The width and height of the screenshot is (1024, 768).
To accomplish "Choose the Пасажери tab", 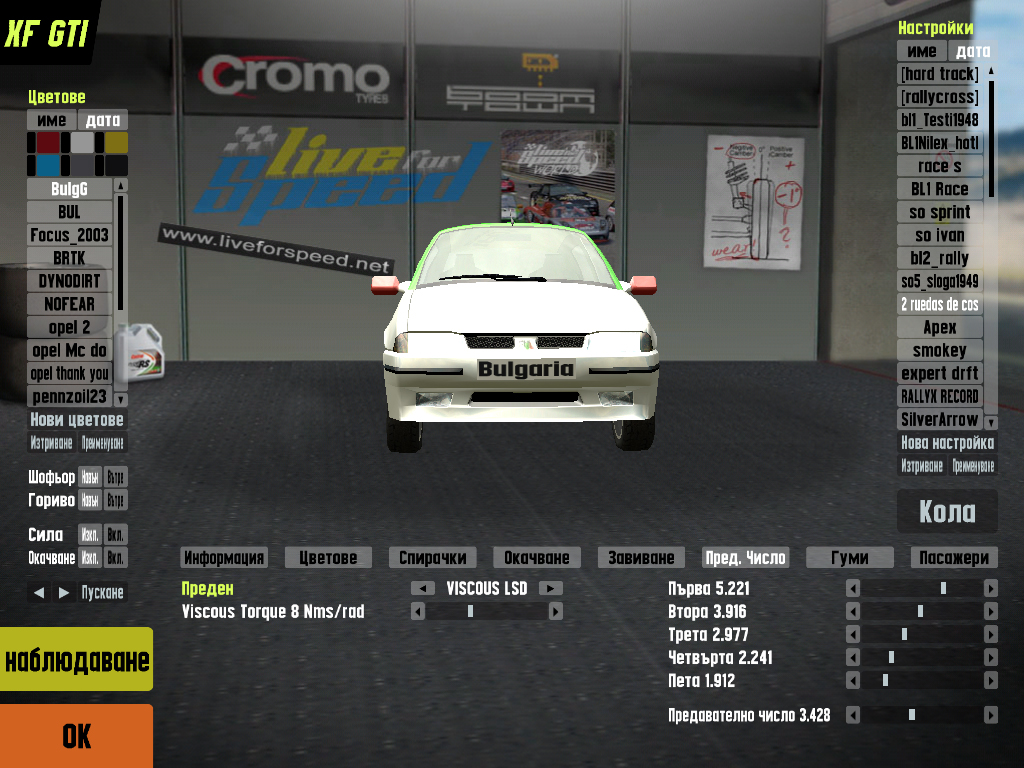I will click(x=954, y=558).
